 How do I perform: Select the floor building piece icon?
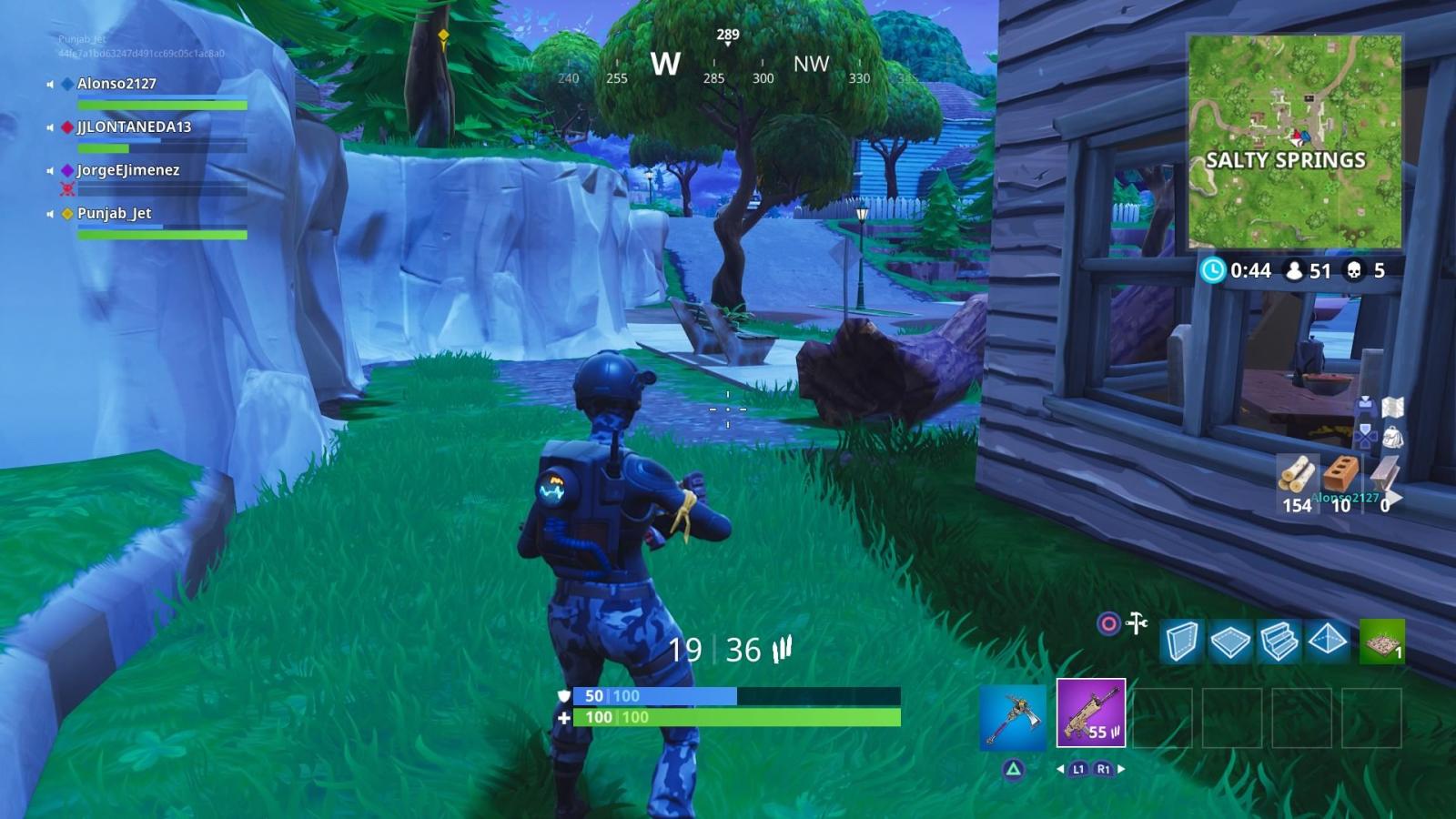[1230, 641]
